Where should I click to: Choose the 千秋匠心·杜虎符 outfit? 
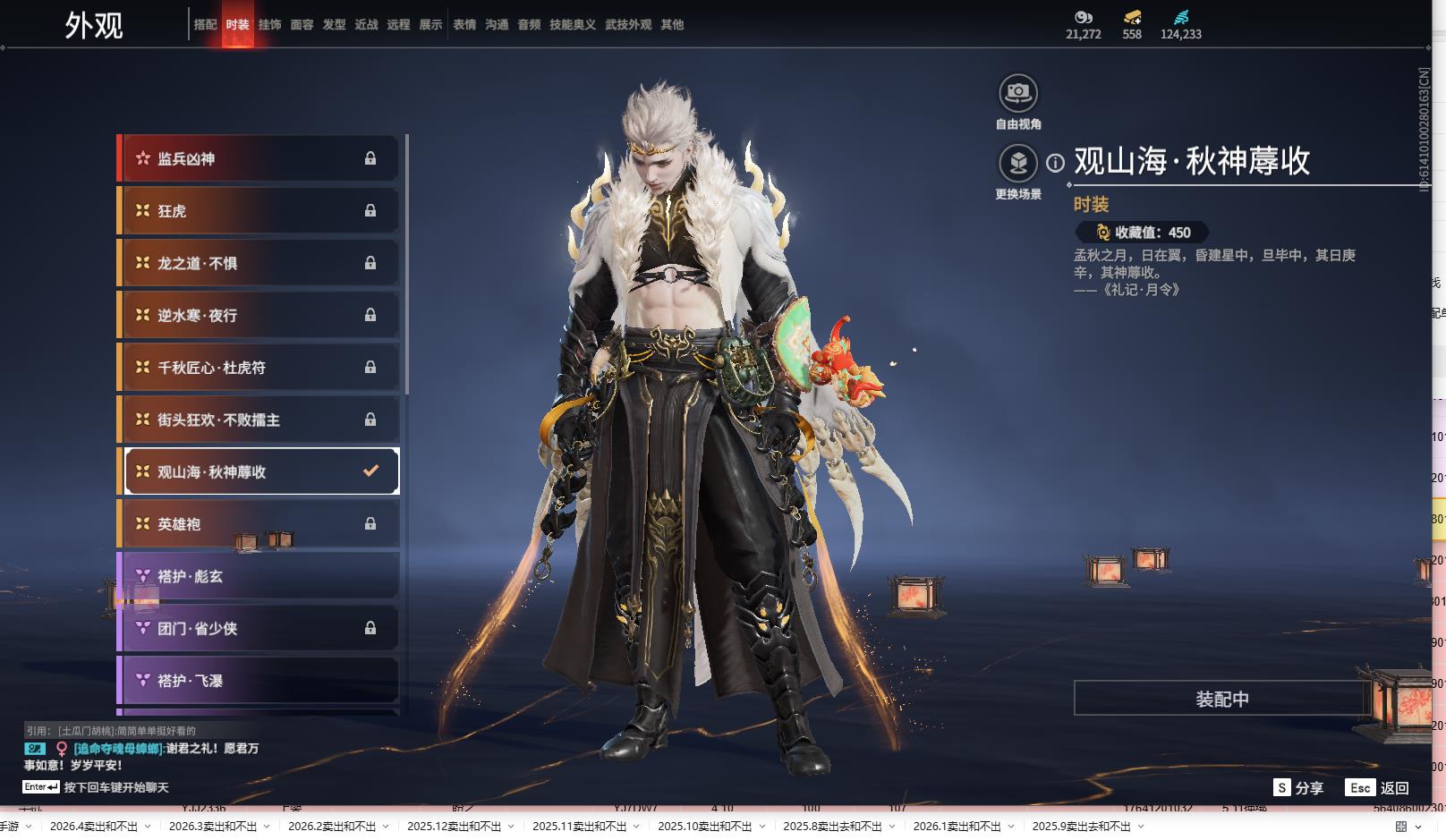coord(259,368)
